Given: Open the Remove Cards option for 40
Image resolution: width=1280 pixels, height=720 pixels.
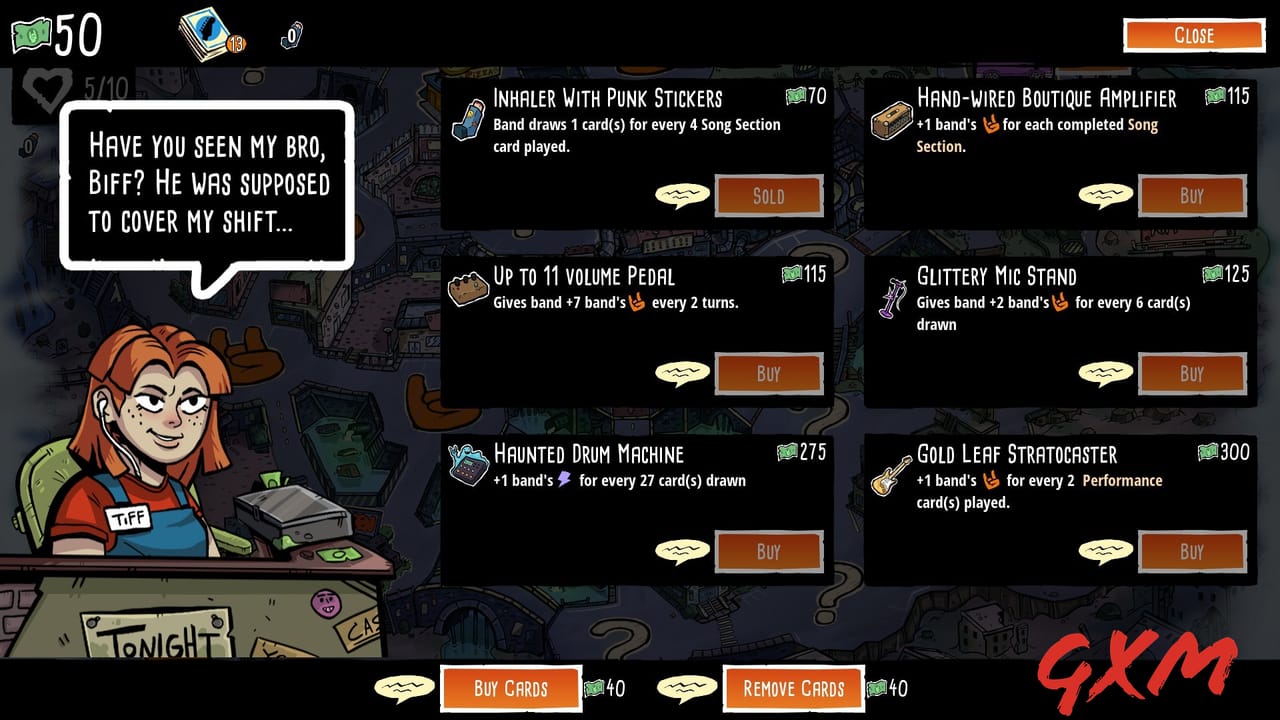Looking at the screenshot, I should coord(793,689).
